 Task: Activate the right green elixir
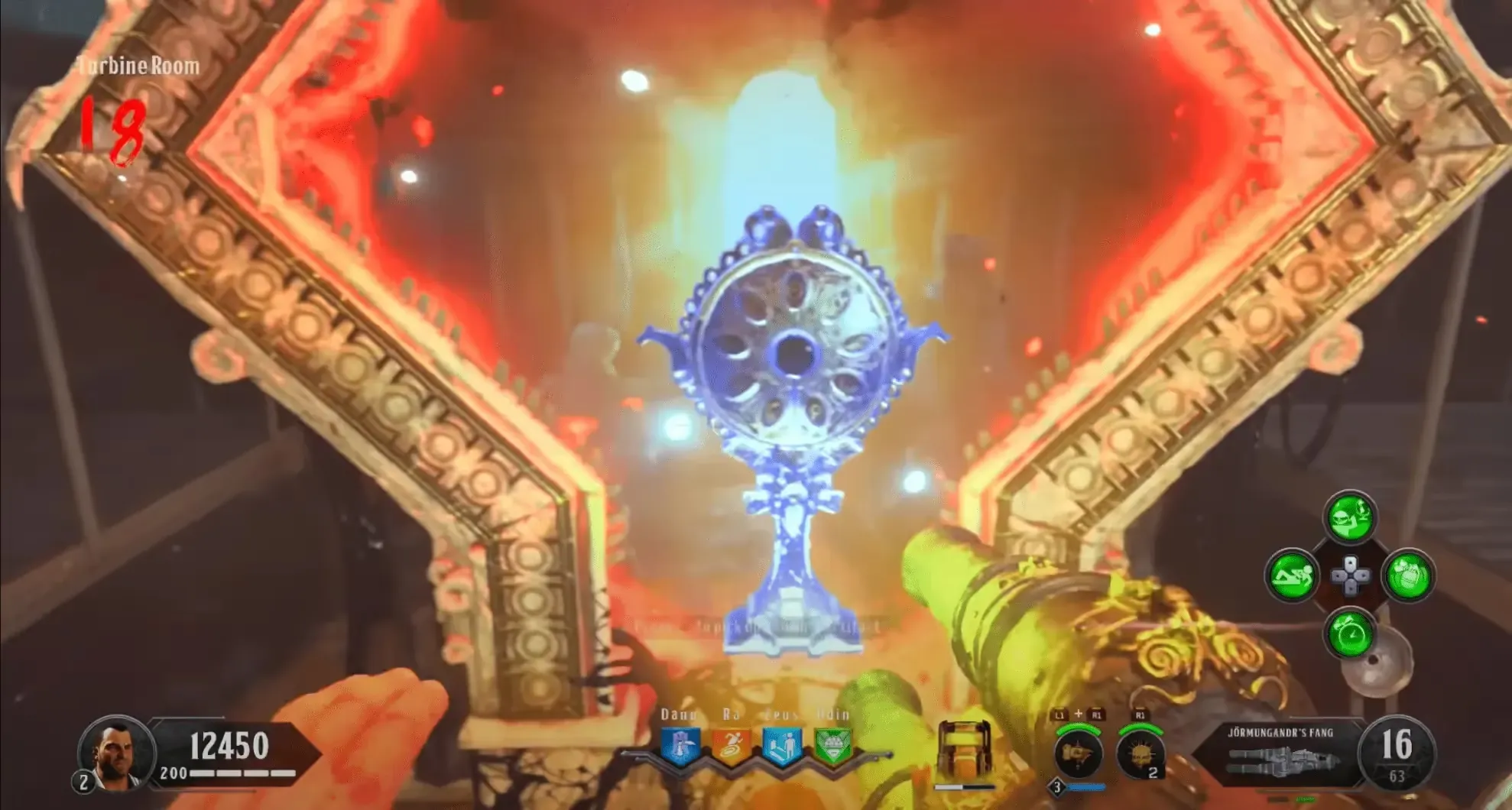coord(1408,575)
